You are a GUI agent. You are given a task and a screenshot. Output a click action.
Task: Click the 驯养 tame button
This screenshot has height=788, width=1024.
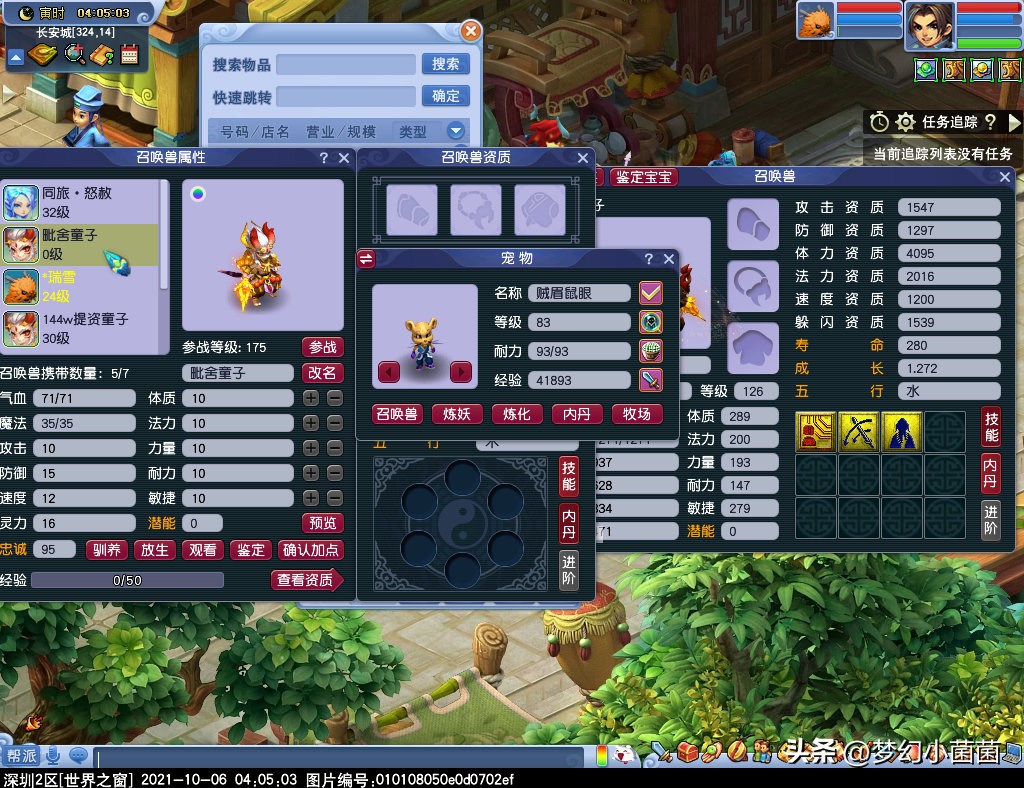click(x=107, y=550)
